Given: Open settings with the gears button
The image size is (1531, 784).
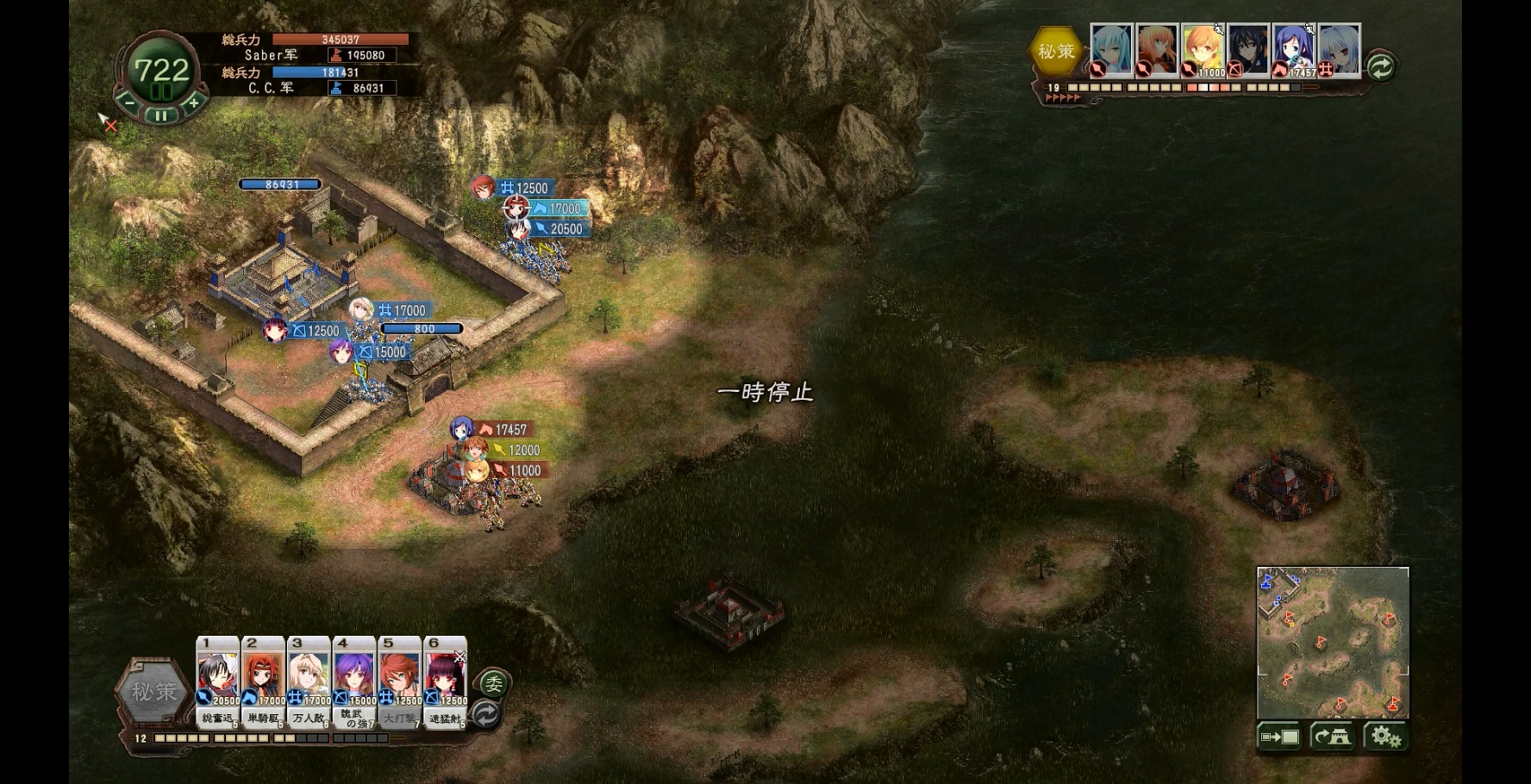Looking at the screenshot, I should point(1385,737).
